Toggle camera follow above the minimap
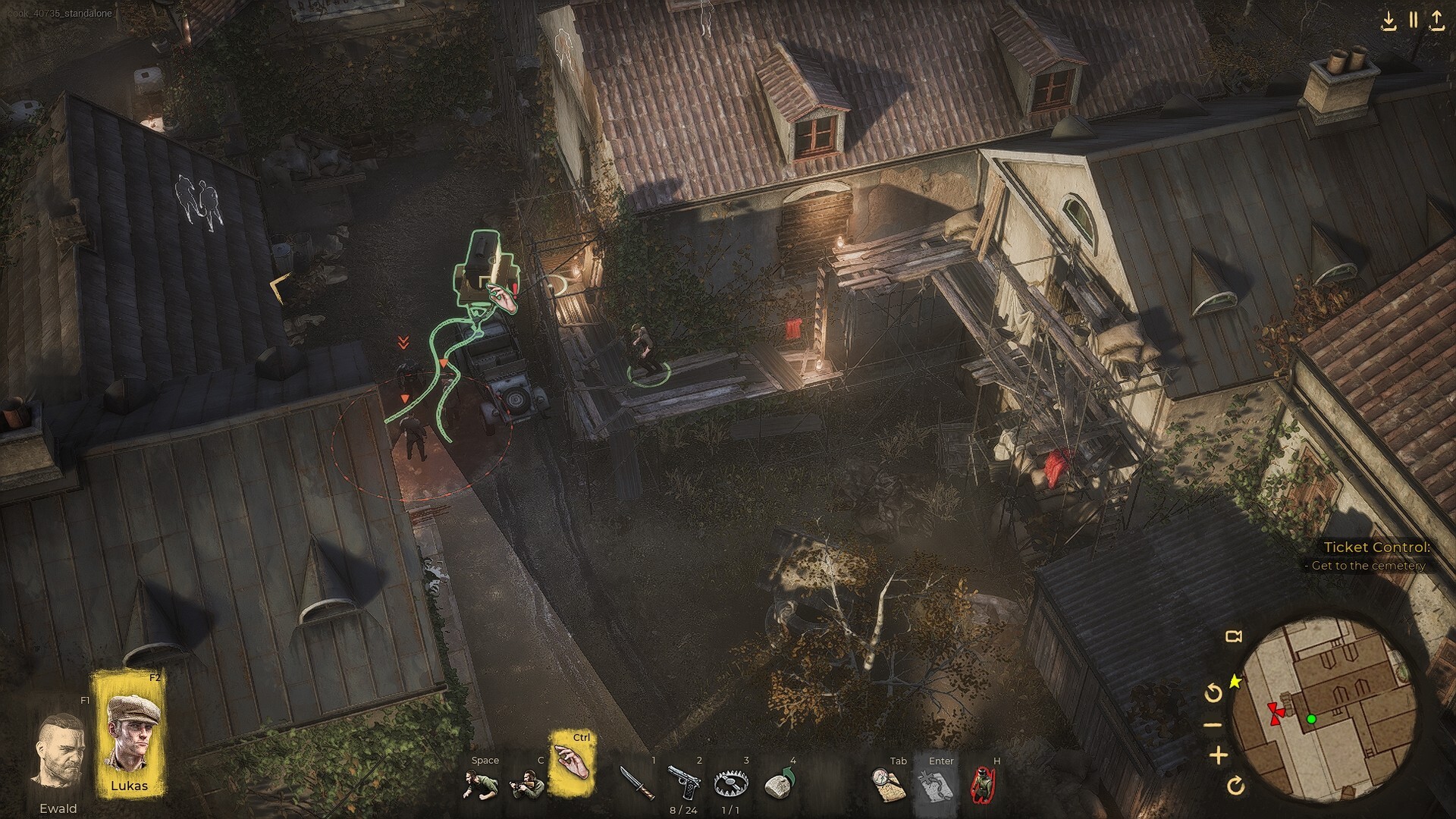This screenshot has height=819, width=1456. coord(1234,637)
